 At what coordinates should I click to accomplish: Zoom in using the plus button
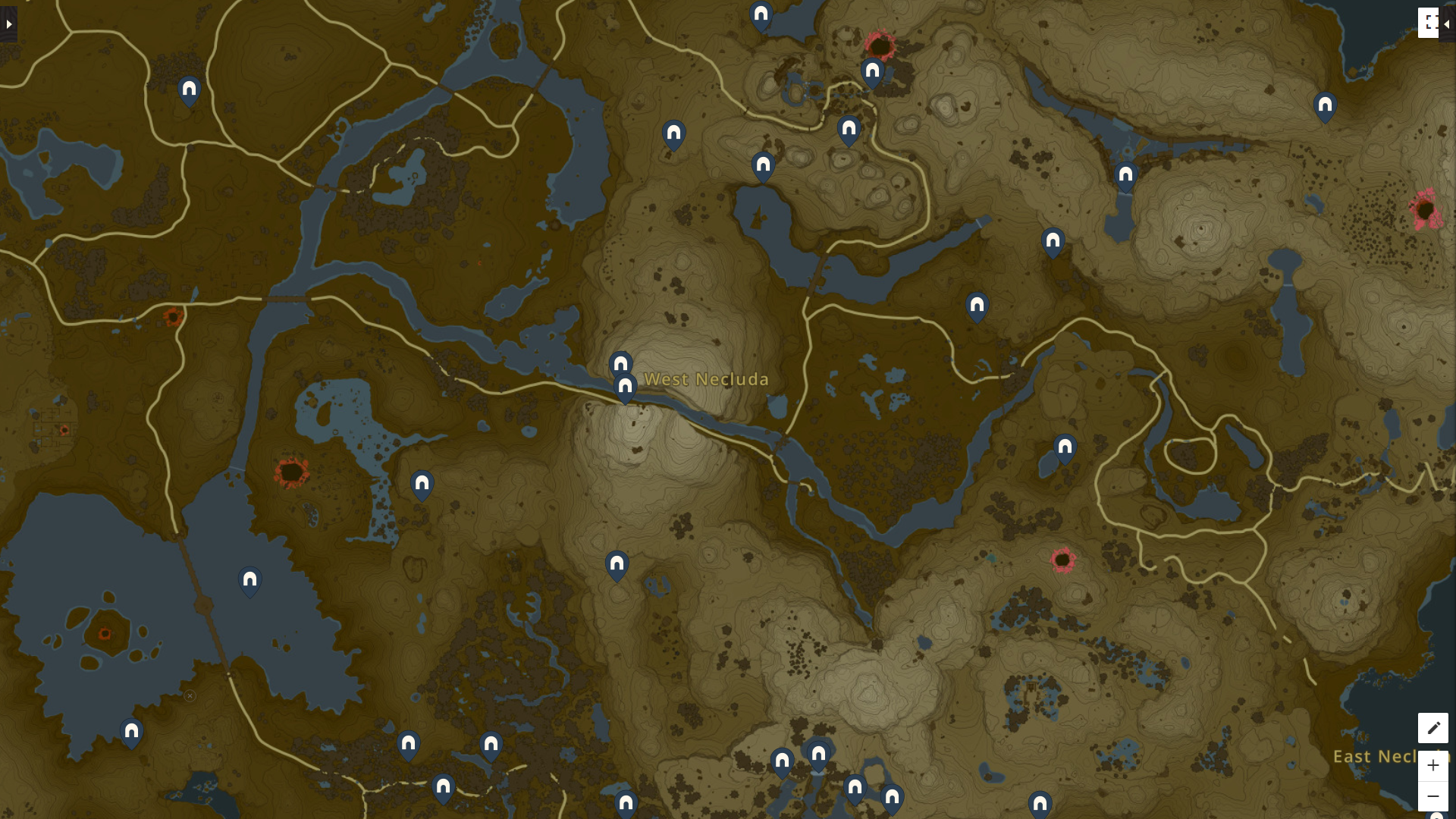coord(1432,766)
